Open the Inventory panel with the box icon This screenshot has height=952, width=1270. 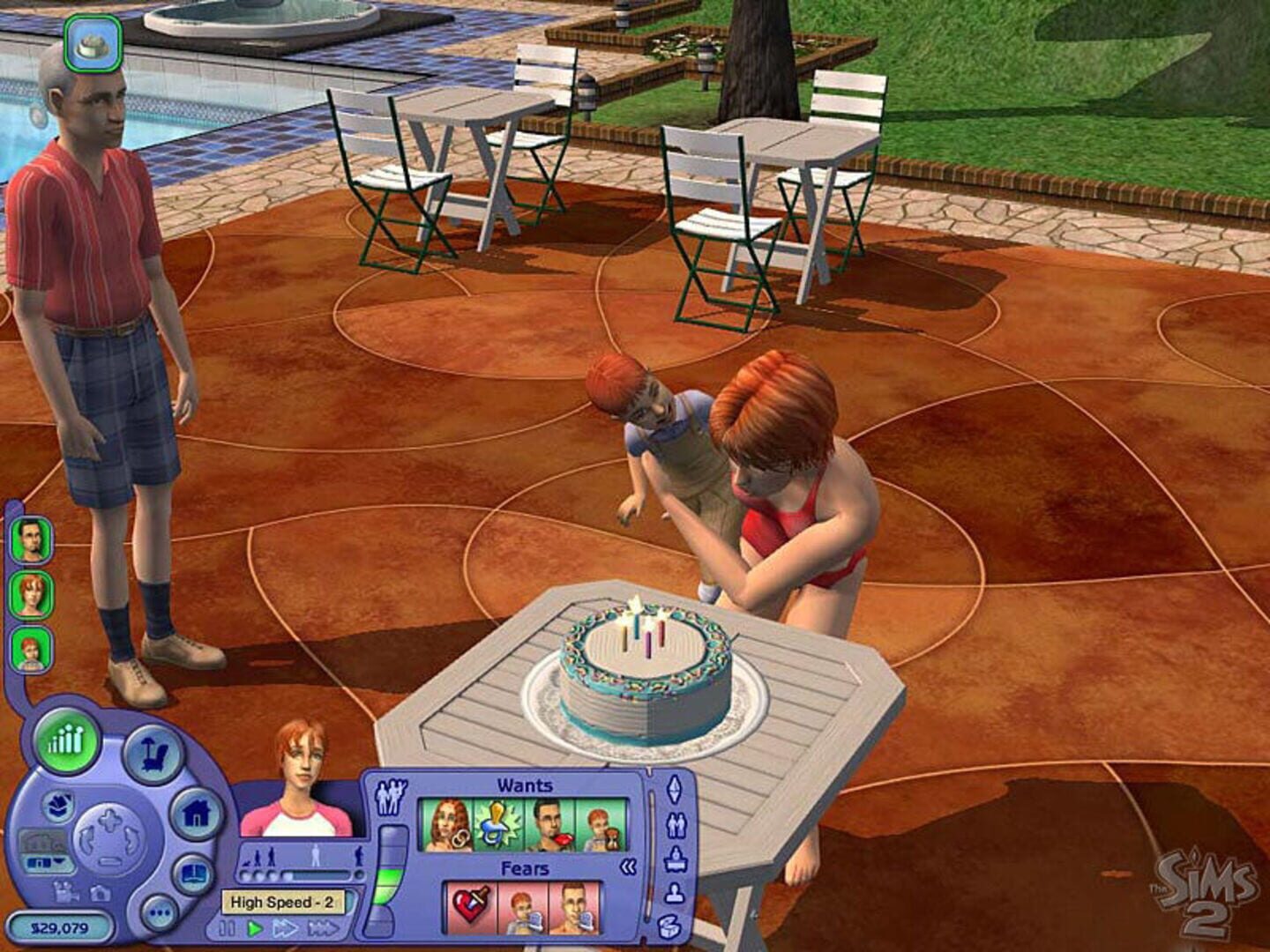670,924
